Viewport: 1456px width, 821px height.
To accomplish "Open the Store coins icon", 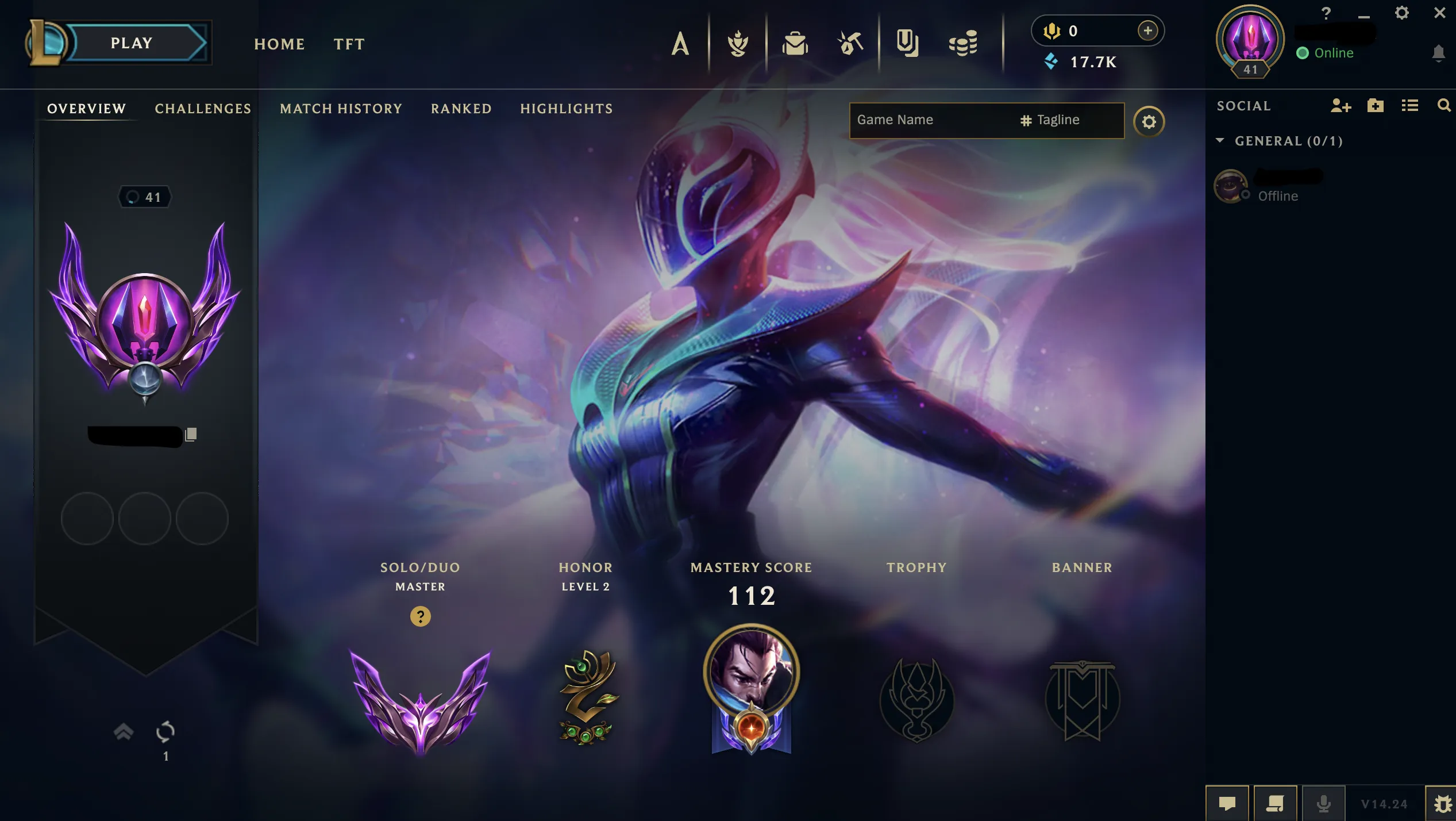I will (962, 42).
